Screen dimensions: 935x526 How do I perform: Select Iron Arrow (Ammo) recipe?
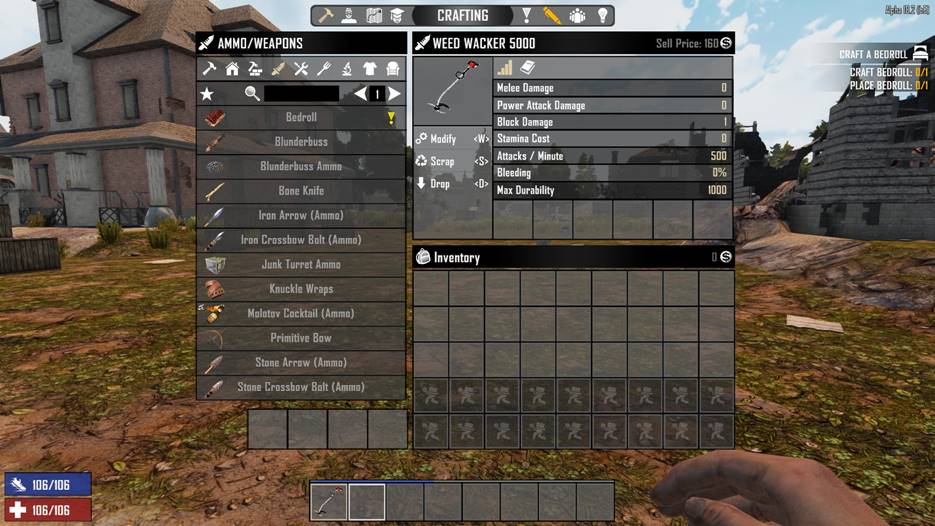coord(301,216)
